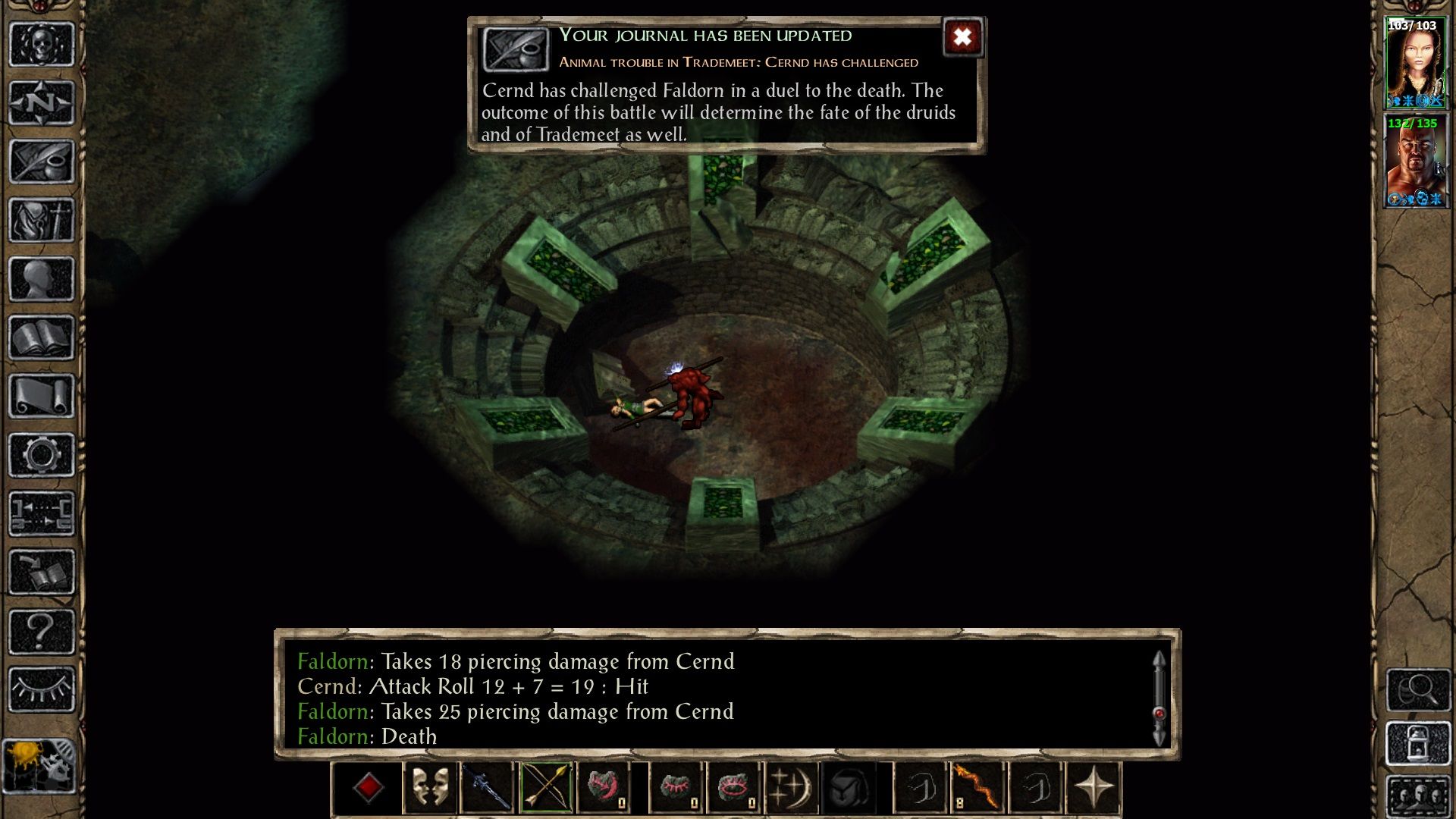
Task: Click the two masks button
Action: click(x=429, y=788)
